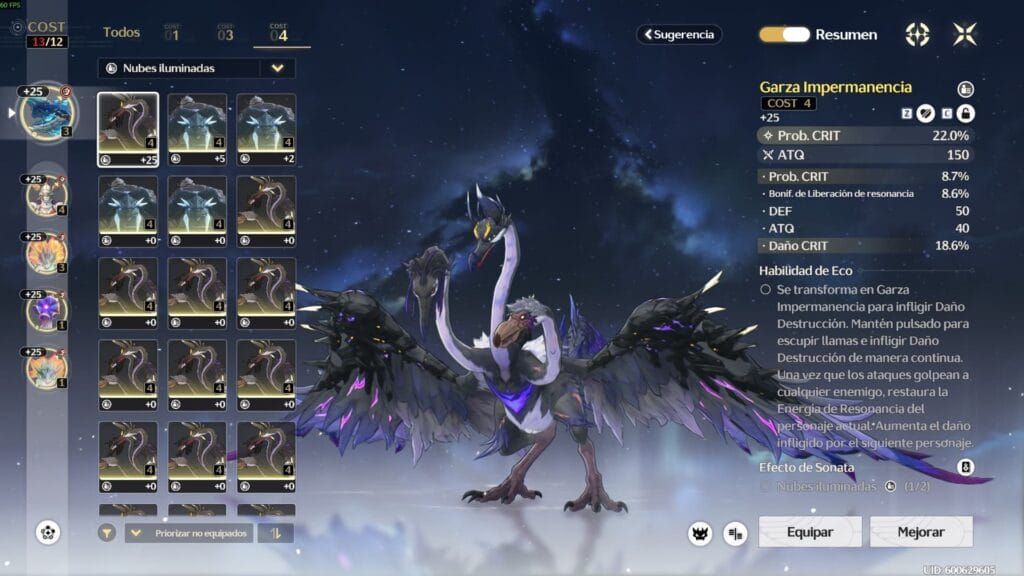Toggle the sort order arrows button
This screenshot has width=1024, height=576.
(275, 533)
